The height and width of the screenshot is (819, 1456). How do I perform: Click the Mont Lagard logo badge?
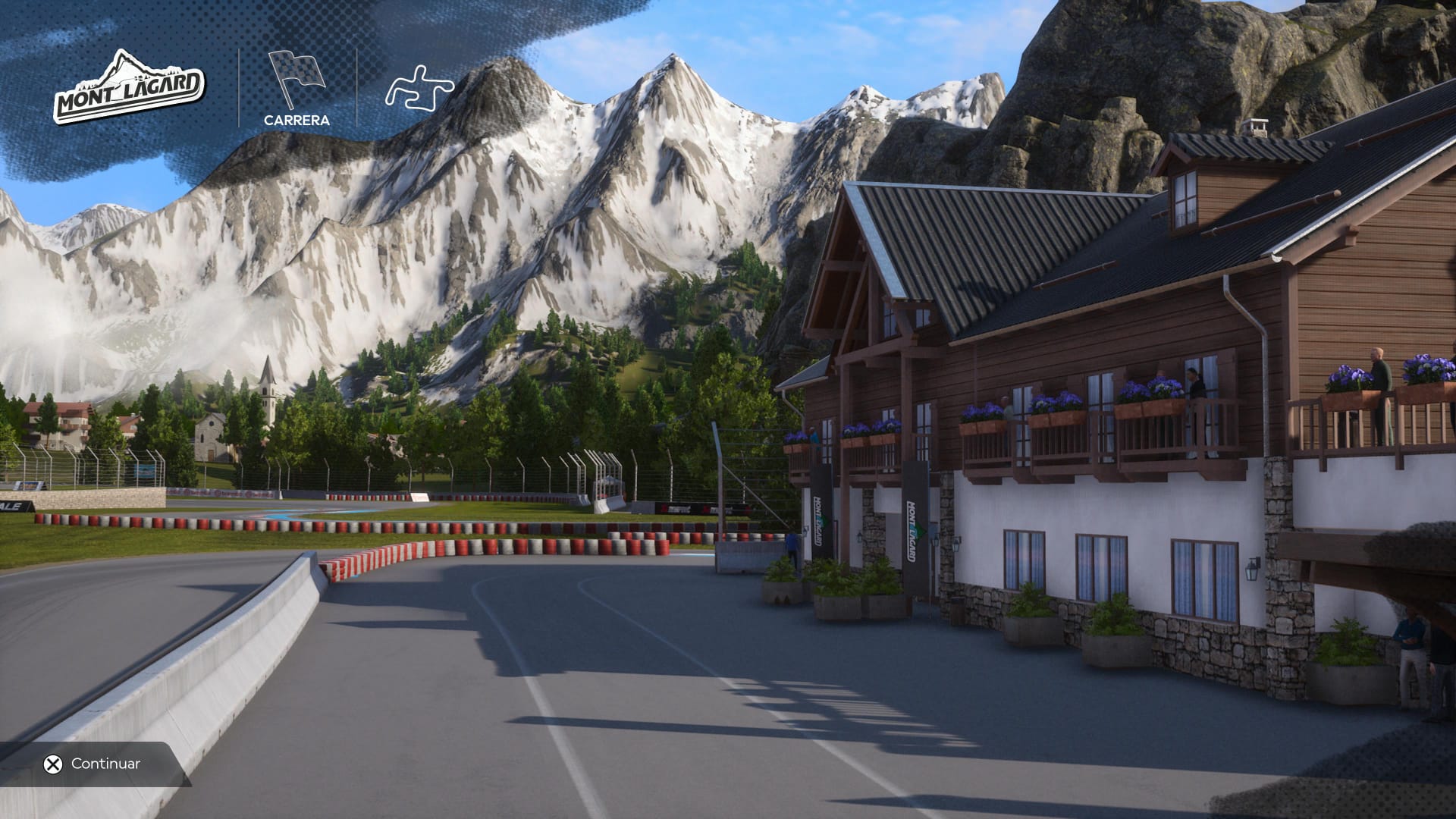(x=129, y=89)
